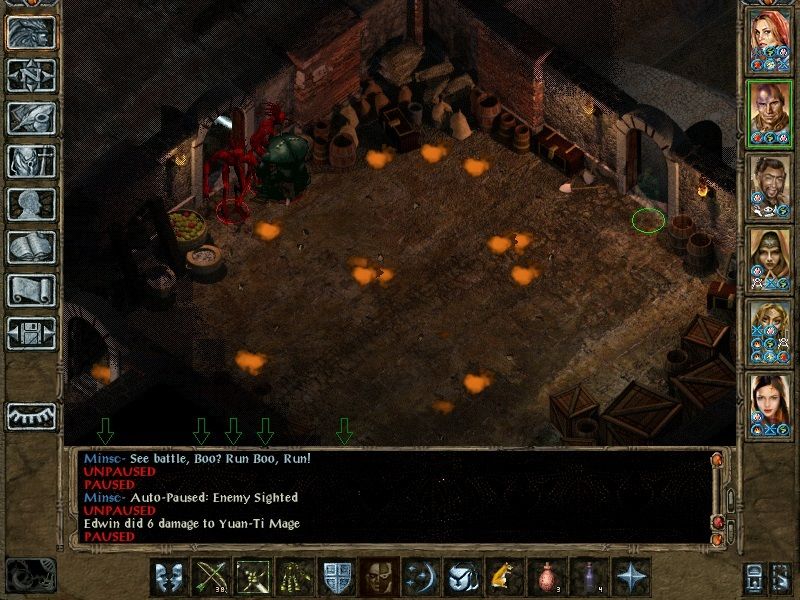Use the dark blue potion quick item
The height and width of the screenshot is (600, 800).
(586, 577)
